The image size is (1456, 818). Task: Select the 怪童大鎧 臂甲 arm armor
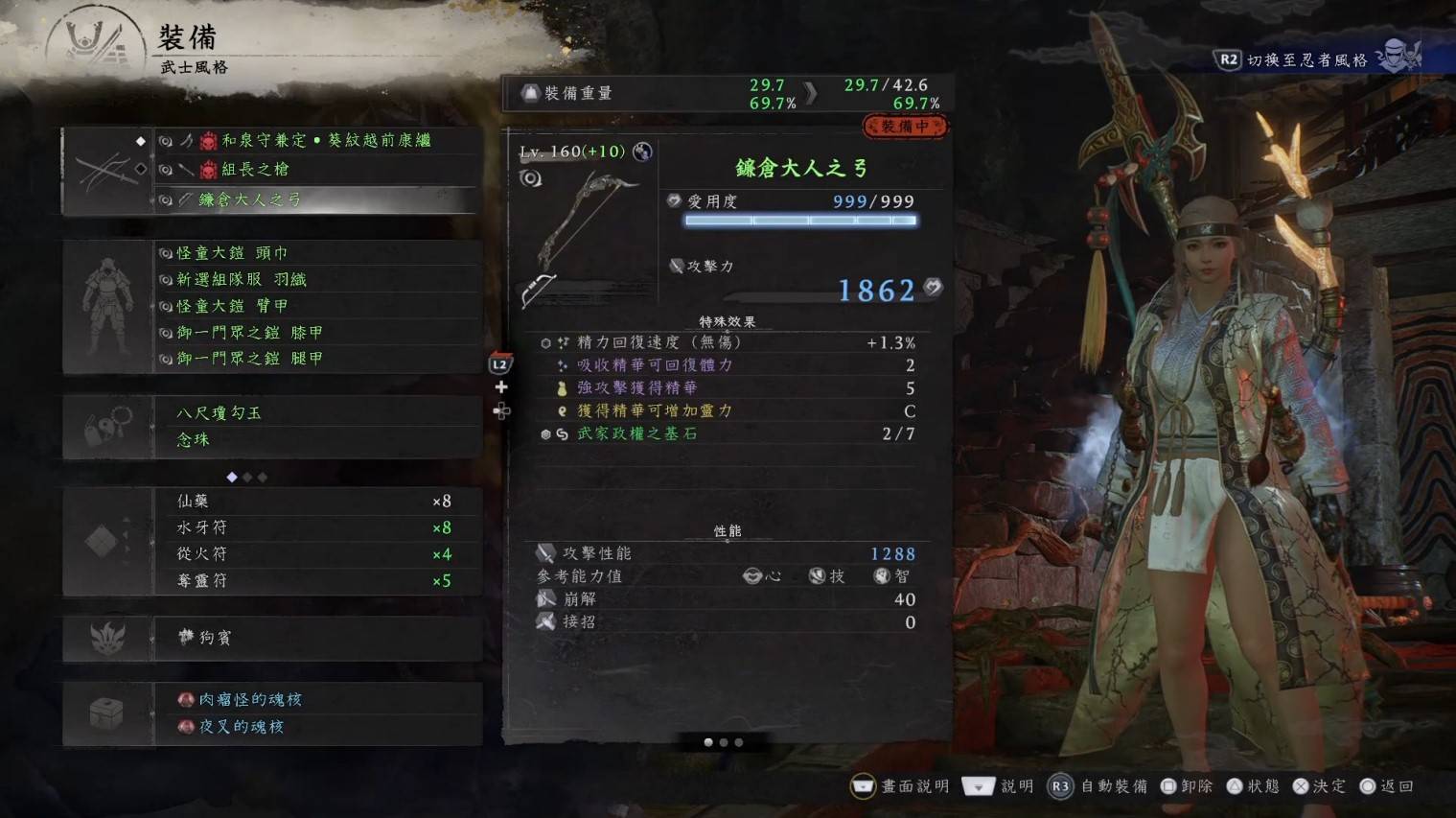click(232, 306)
